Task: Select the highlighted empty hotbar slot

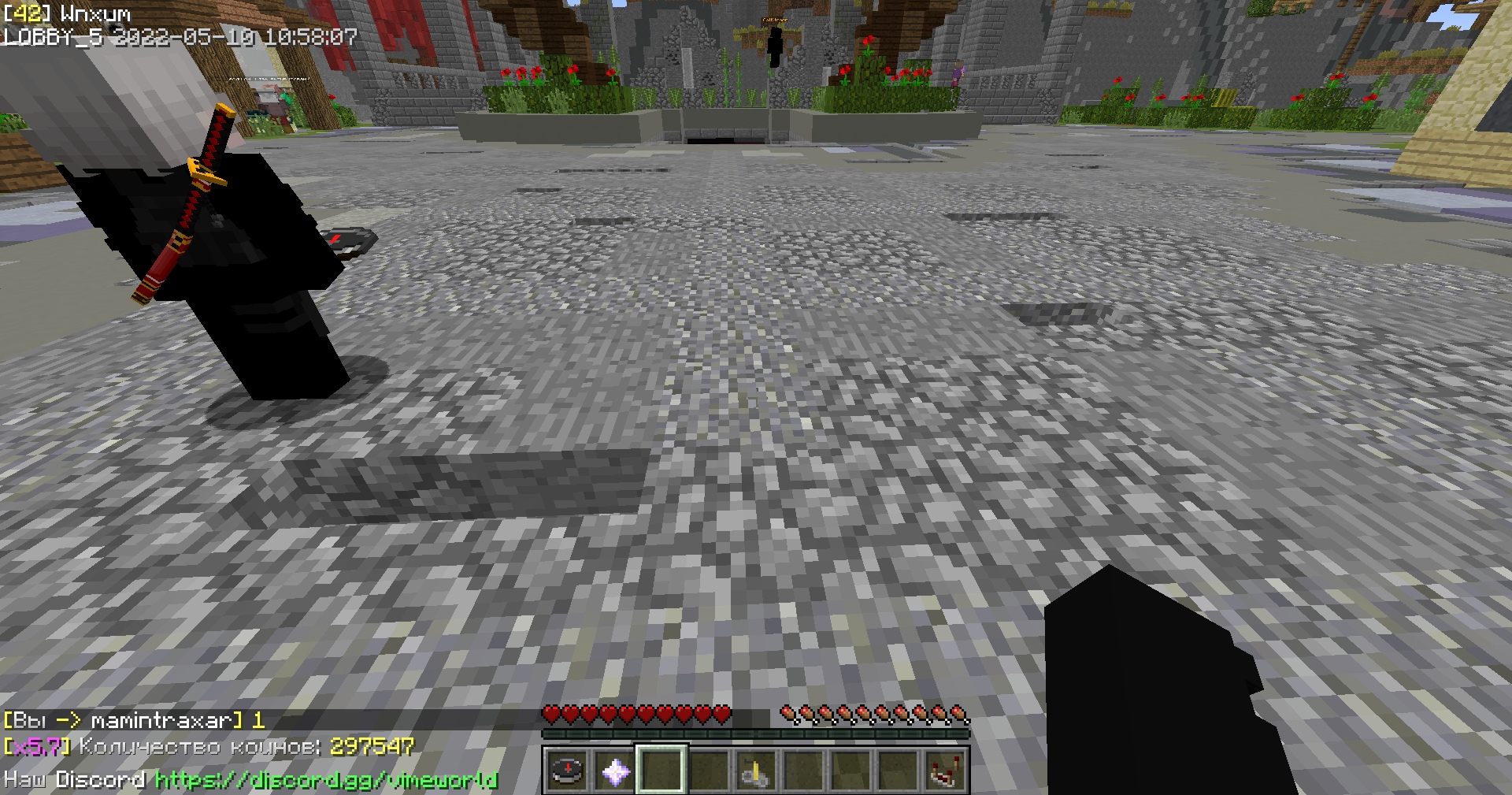Action: pos(661,771)
